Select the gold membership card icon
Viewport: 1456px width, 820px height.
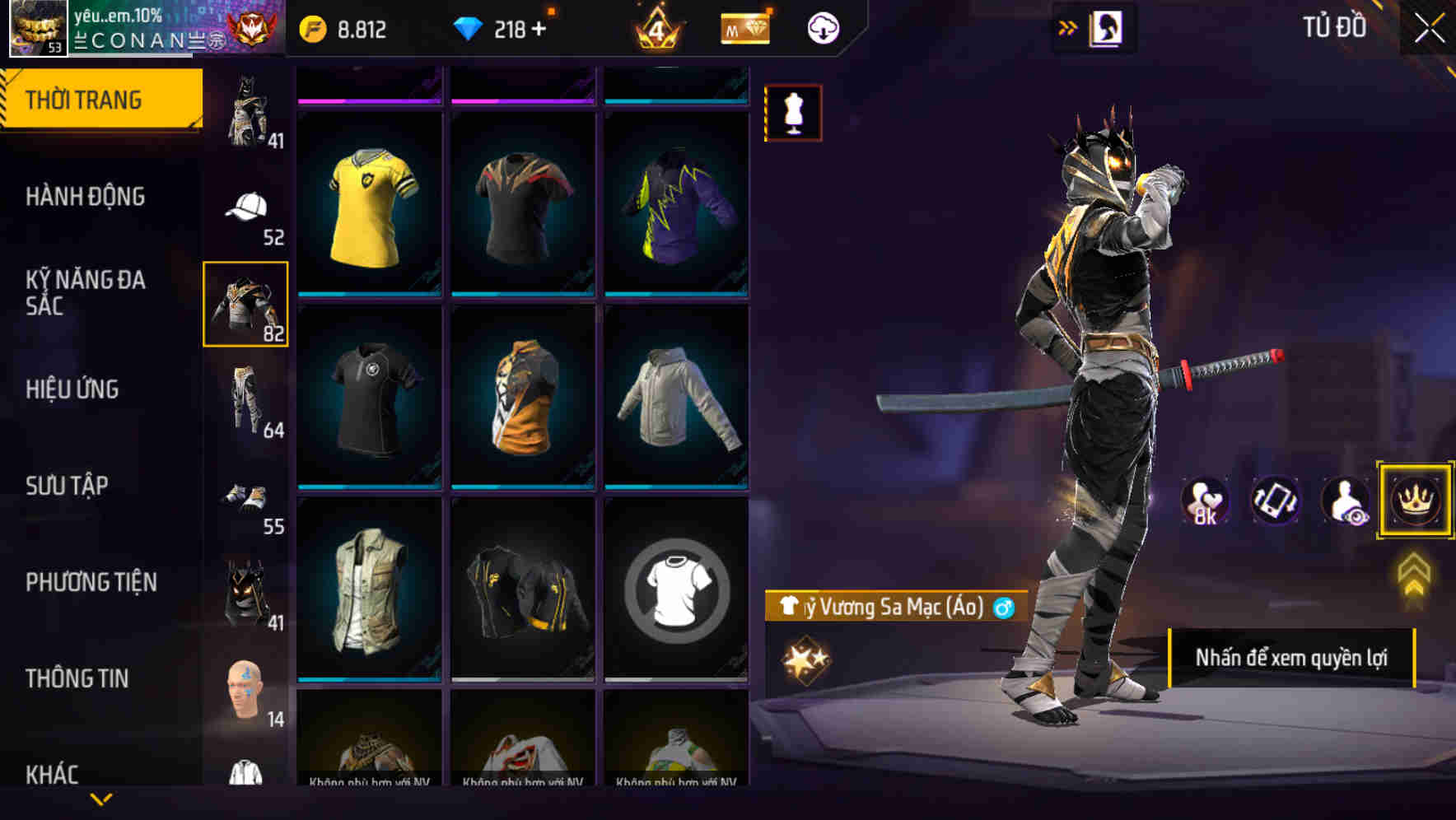pos(744,27)
